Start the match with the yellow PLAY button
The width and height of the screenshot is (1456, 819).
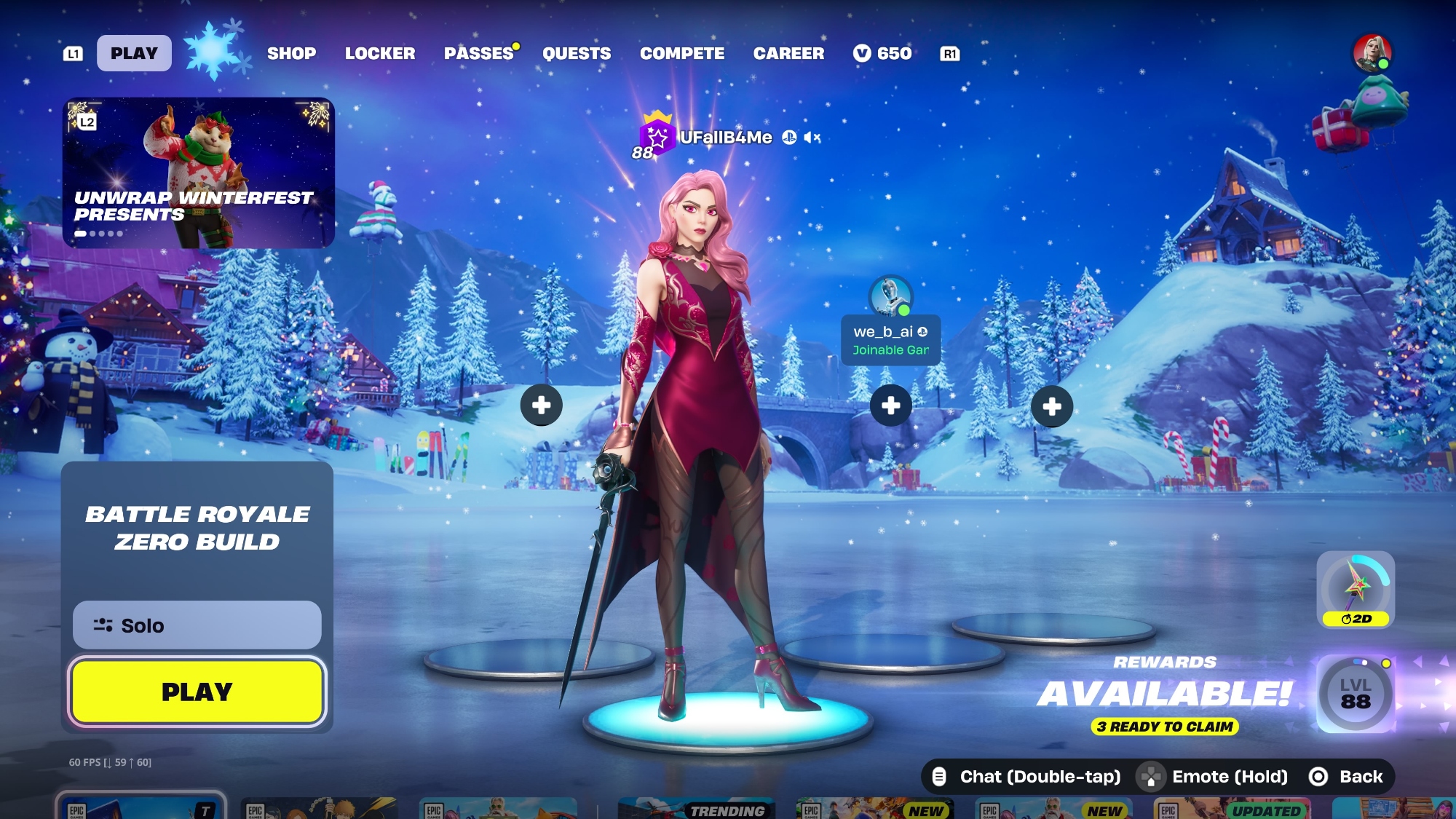pyautogui.click(x=197, y=692)
